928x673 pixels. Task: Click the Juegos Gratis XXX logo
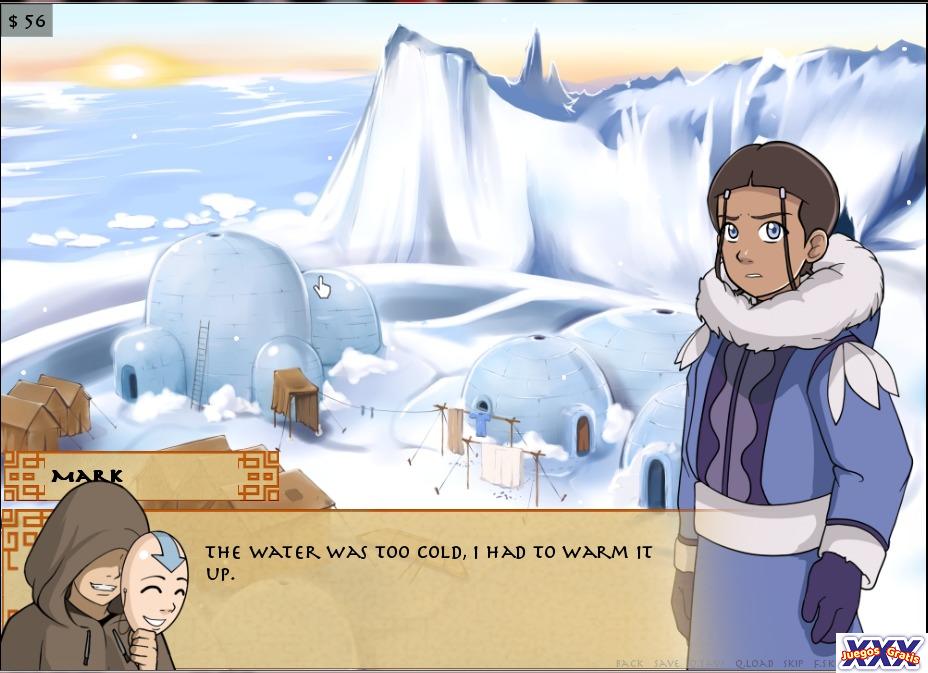tap(880, 652)
